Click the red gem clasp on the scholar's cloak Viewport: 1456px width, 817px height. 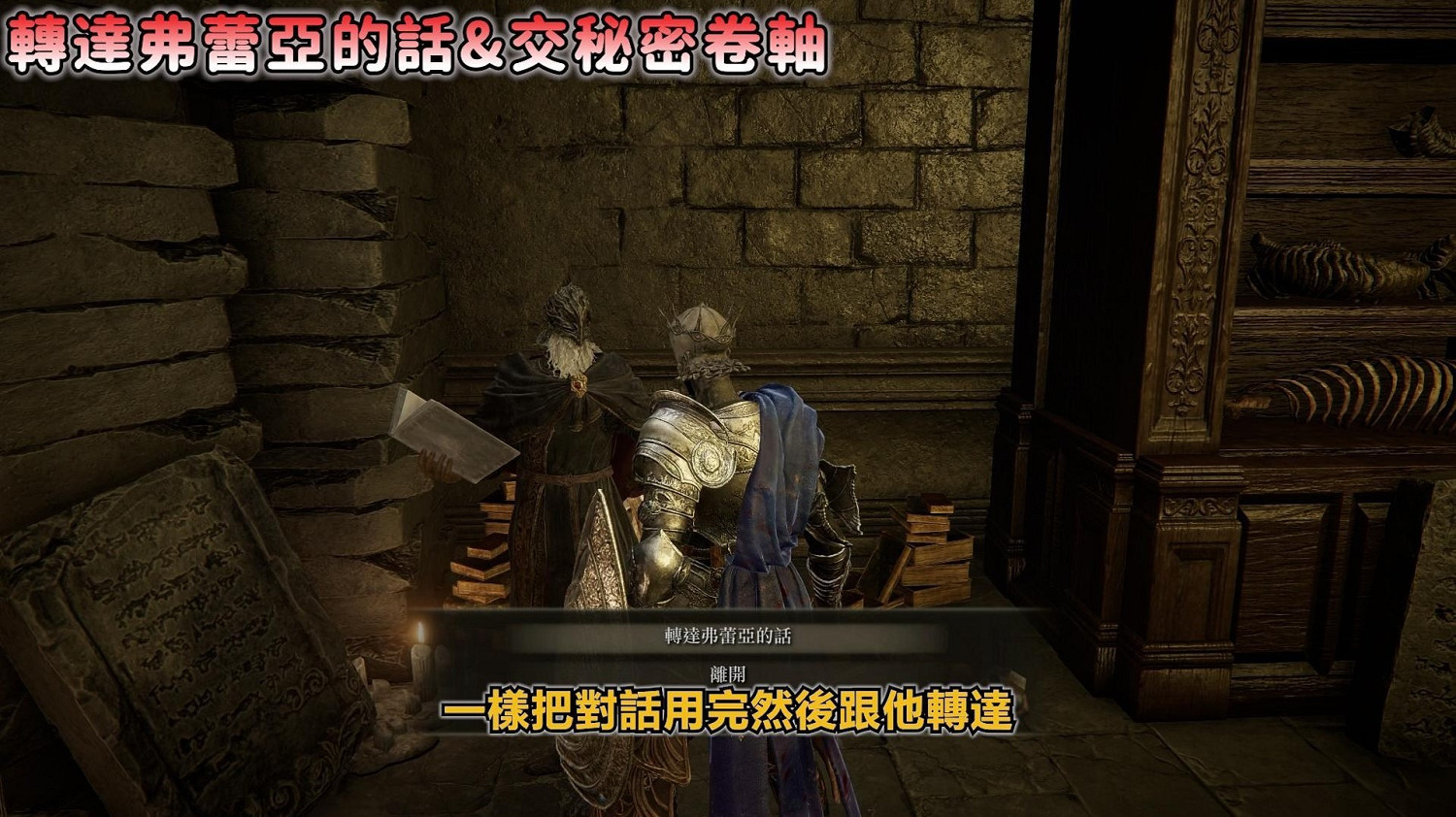579,385
